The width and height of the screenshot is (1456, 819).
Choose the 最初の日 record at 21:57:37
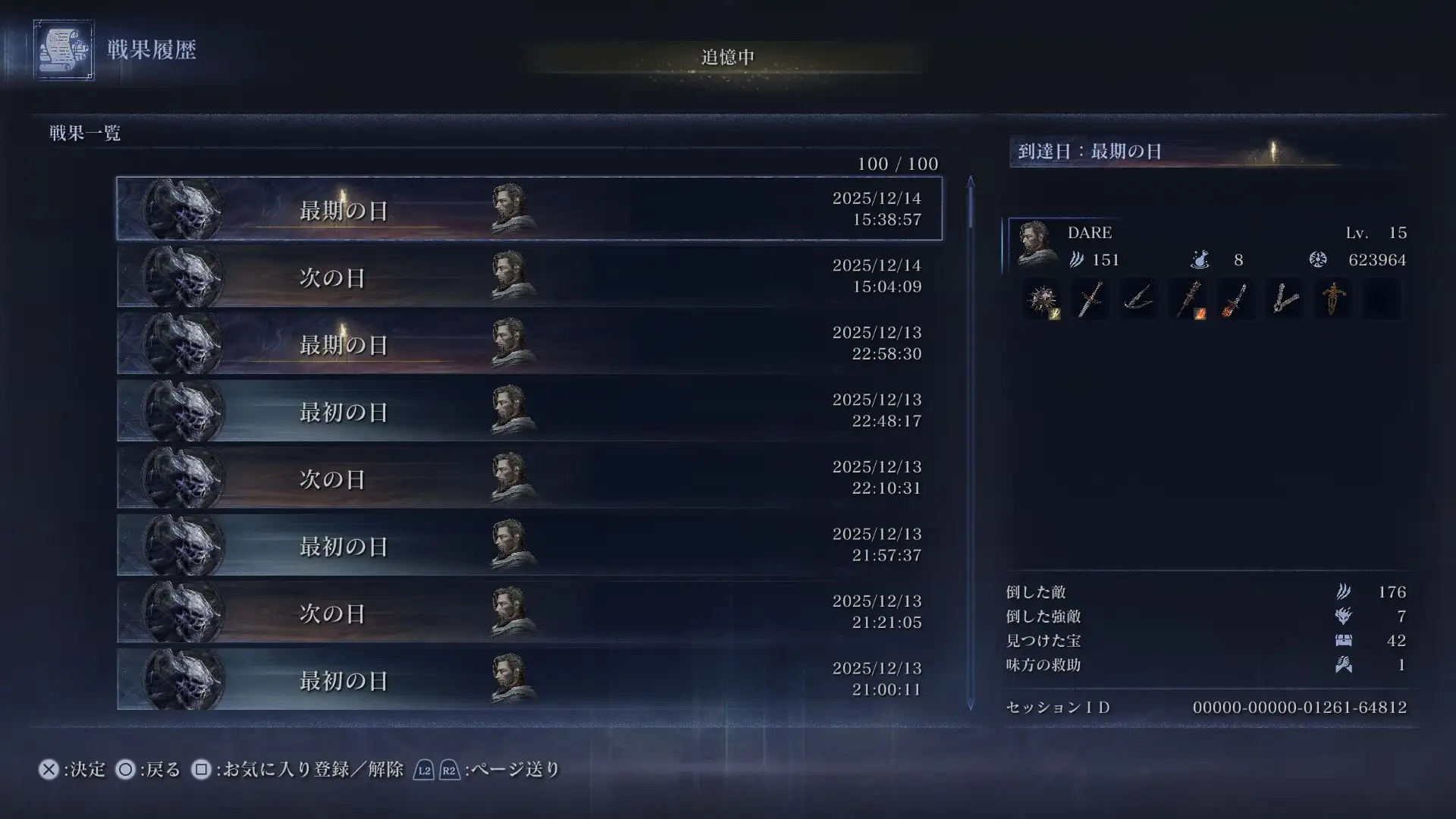point(529,544)
